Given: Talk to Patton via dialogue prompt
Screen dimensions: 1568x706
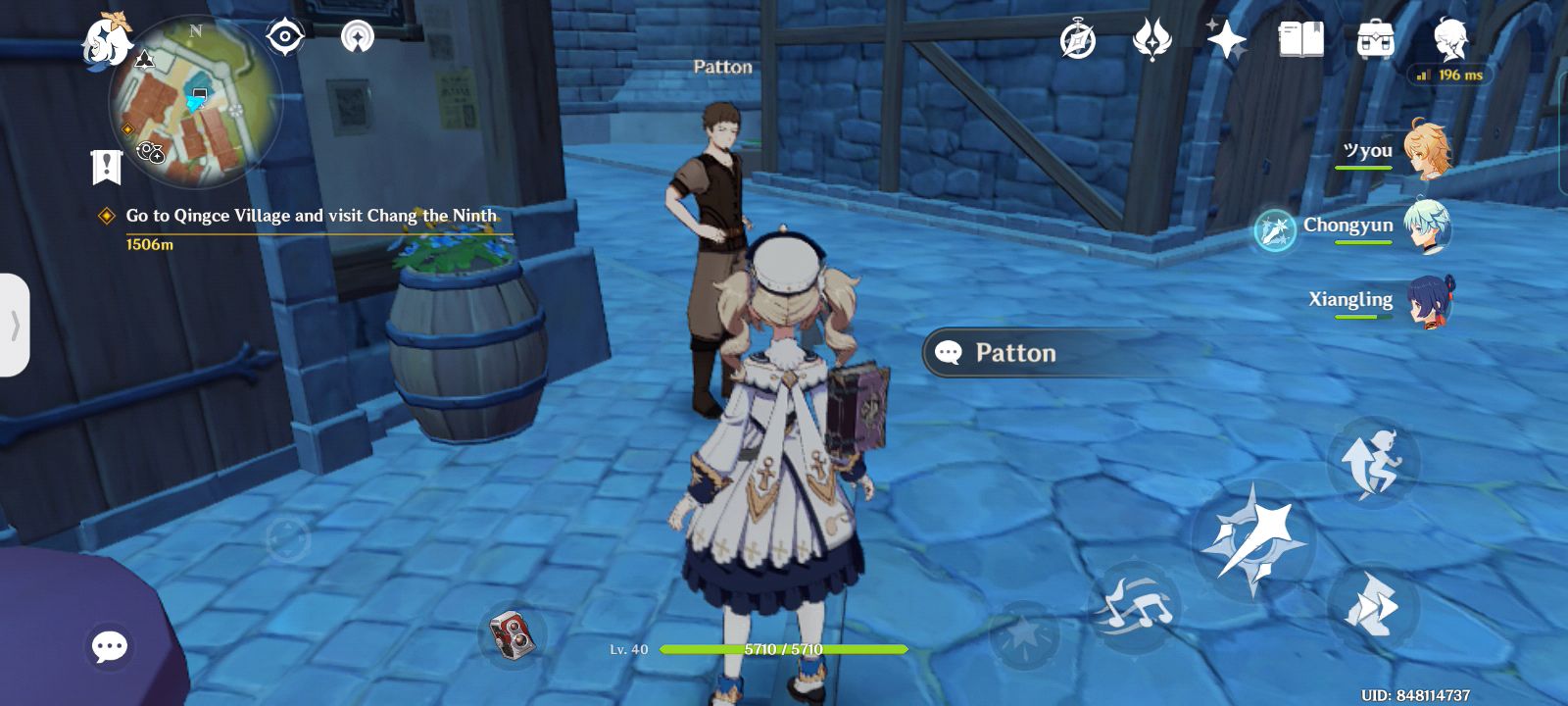Looking at the screenshot, I should (1014, 353).
